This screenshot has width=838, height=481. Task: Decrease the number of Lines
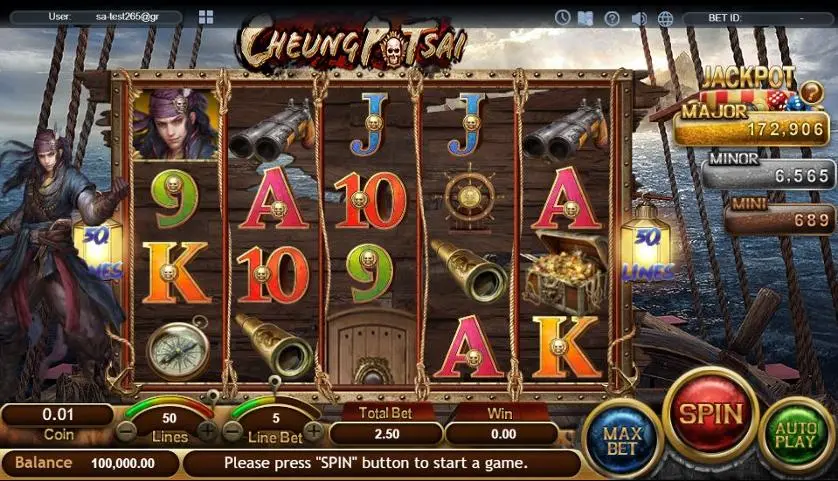pos(126,432)
